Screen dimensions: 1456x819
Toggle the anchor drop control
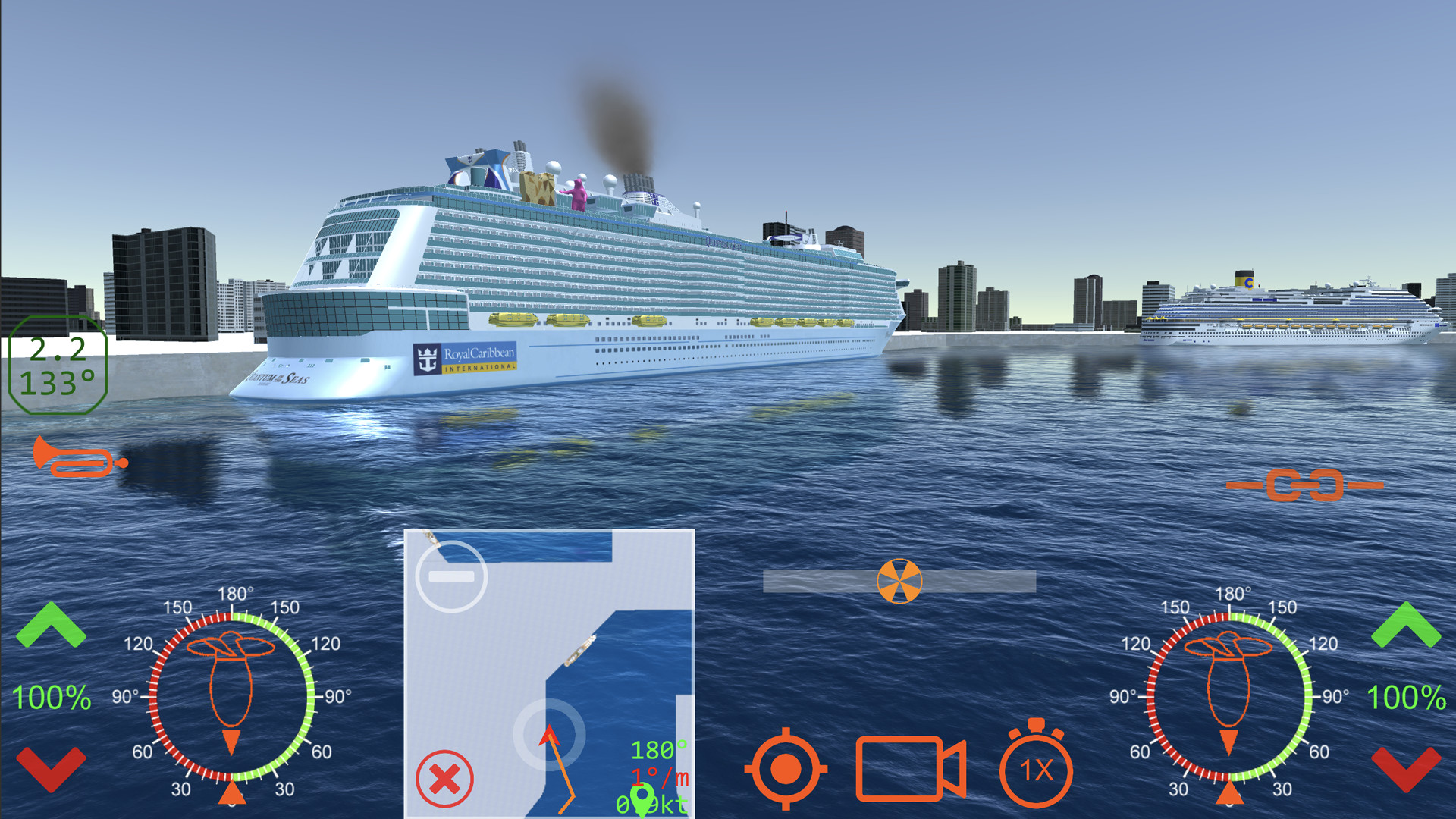785,771
